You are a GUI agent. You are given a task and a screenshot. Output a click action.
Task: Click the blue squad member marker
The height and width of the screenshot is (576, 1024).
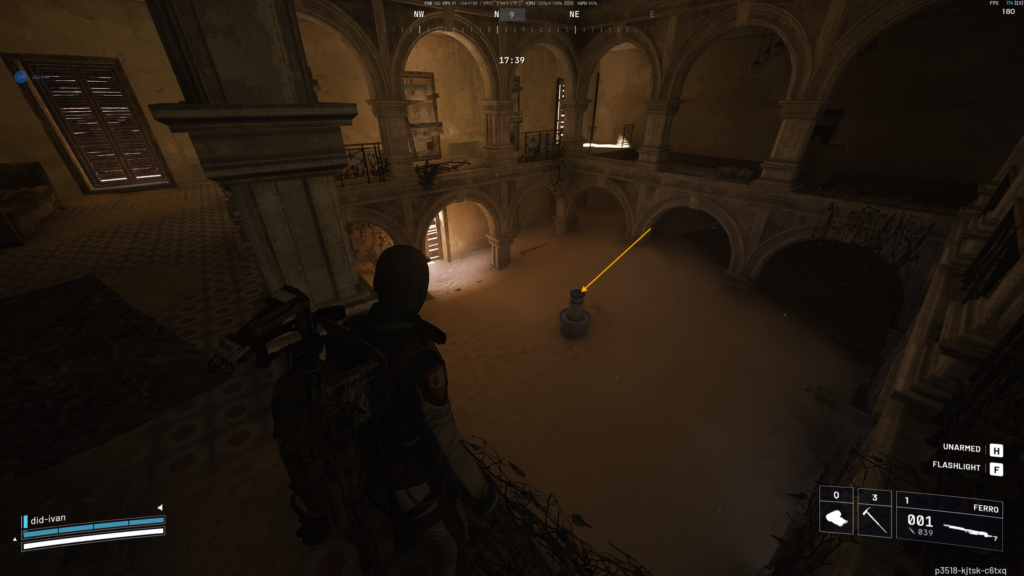click(21, 76)
